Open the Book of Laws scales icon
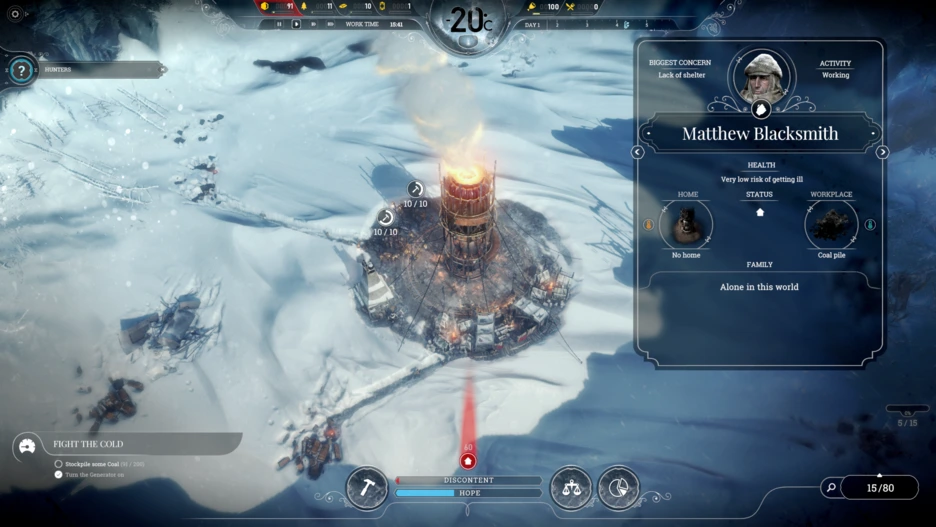Image resolution: width=936 pixels, height=527 pixels. pyautogui.click(x=571, y=487)
